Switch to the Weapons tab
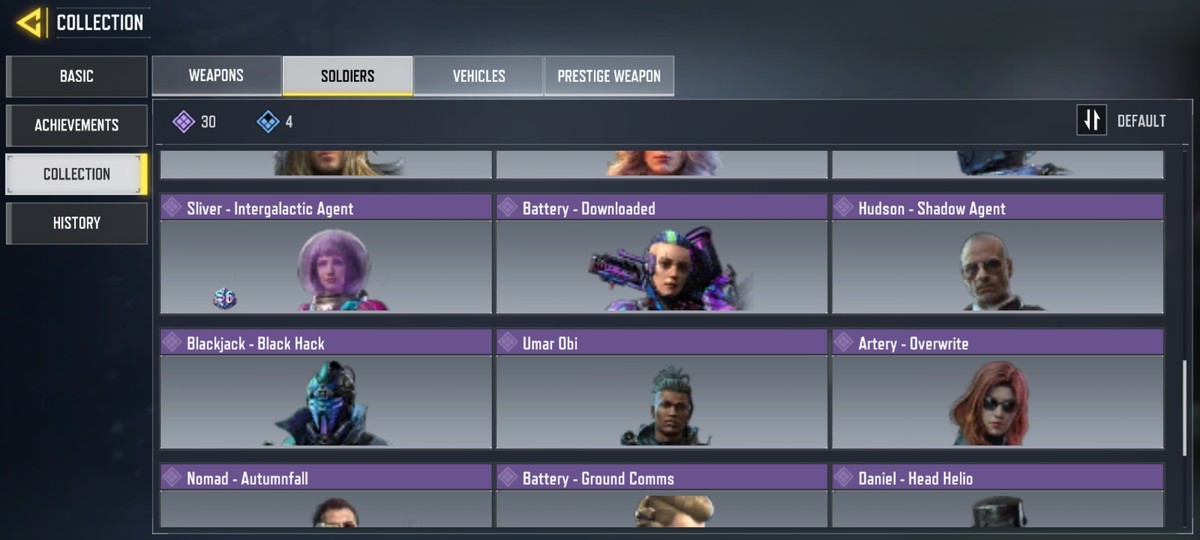Viewport: 1200px width, 540px height. pos(216,76)
